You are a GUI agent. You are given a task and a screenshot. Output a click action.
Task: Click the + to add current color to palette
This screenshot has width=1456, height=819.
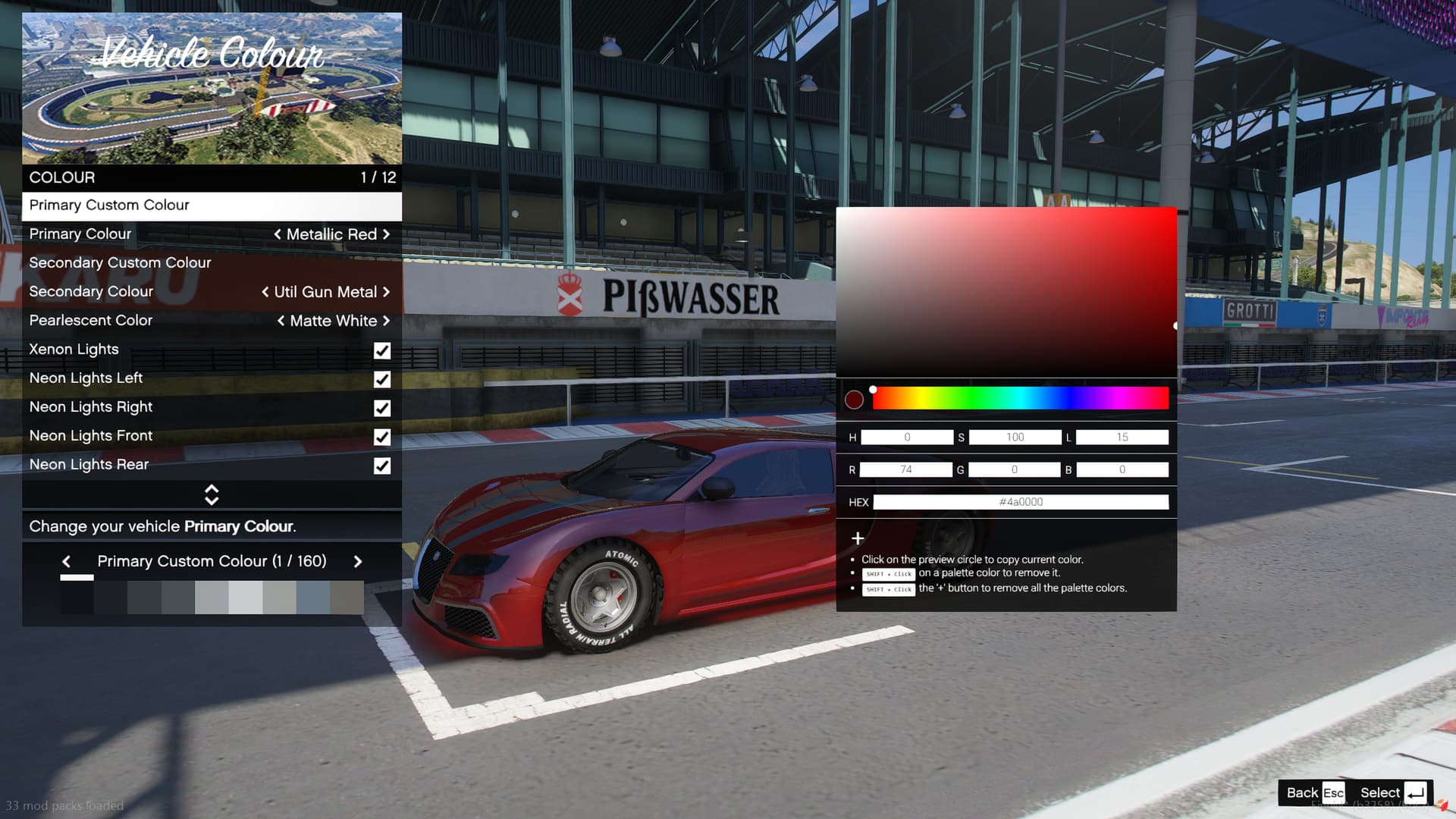pyautogui.click(x=857, y=538)
